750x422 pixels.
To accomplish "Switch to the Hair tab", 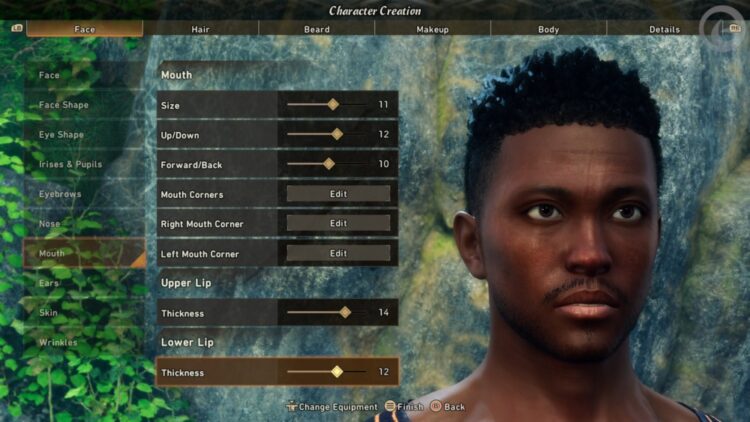I will [x=201, y=29].
